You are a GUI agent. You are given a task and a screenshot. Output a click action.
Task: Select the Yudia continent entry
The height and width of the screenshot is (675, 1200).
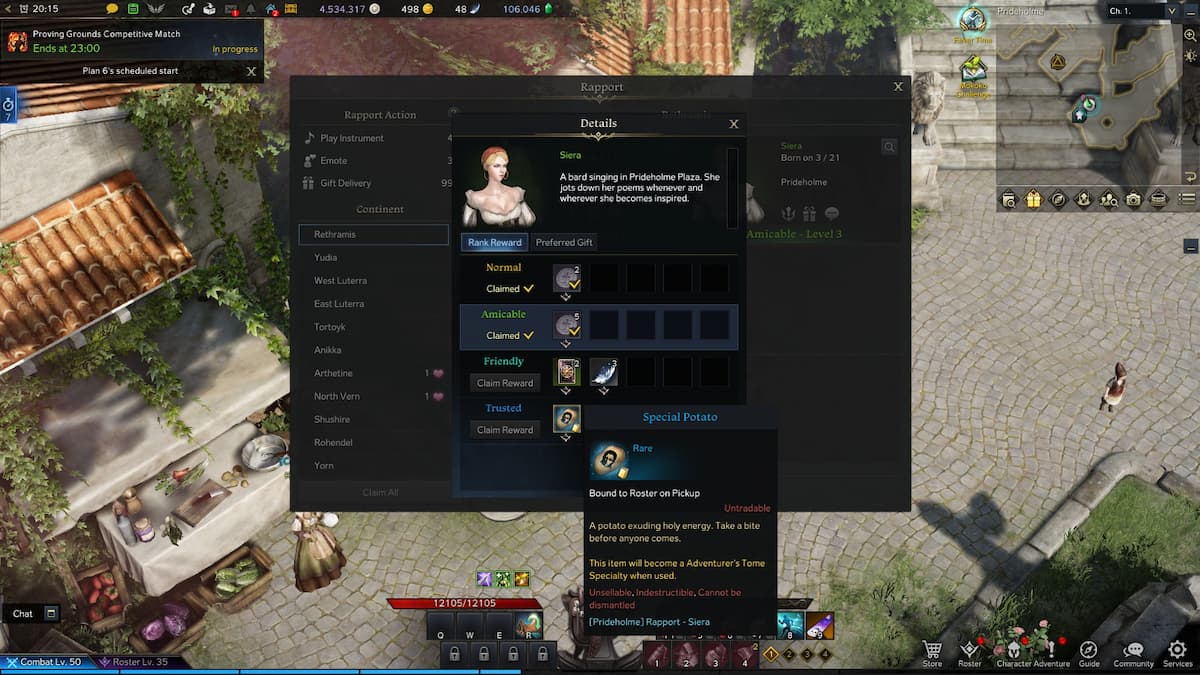coord(326,257)
